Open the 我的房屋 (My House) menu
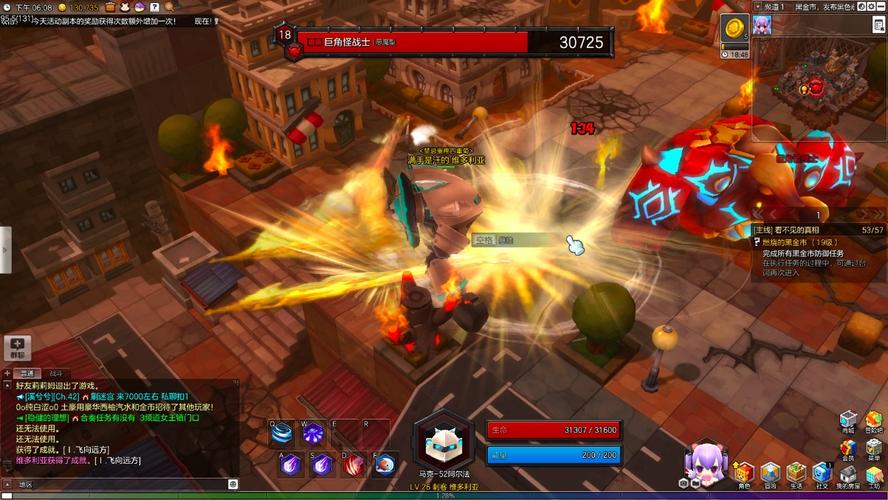The height and width of the screenshot is (500, 888). point(848,472)
